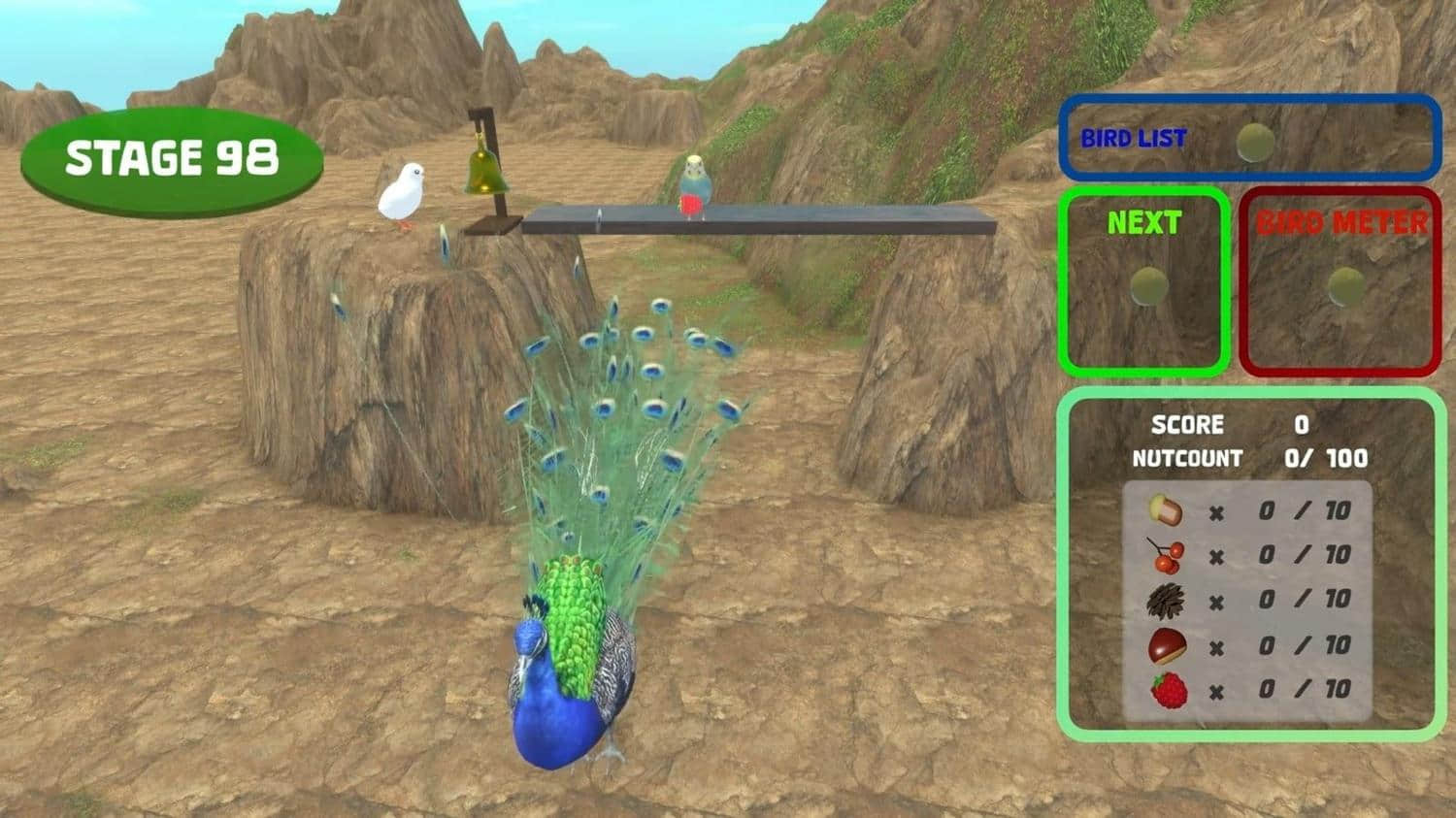Click the Bird Meter panel
Viewport: 1456px width, 818px height.
1340,281
